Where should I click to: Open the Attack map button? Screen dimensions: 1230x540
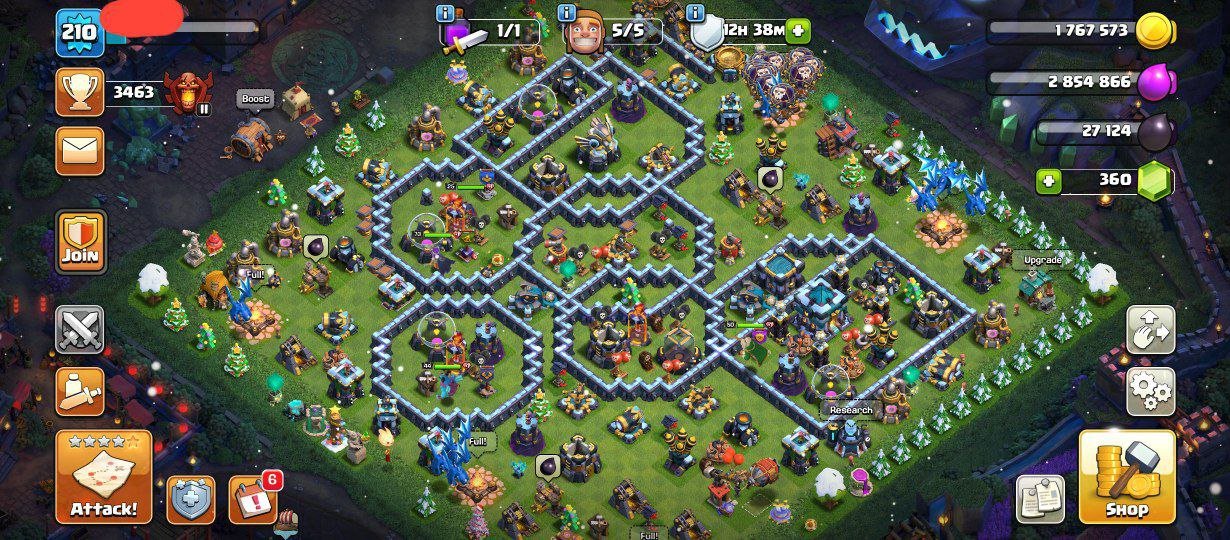[x=103, y=478]
